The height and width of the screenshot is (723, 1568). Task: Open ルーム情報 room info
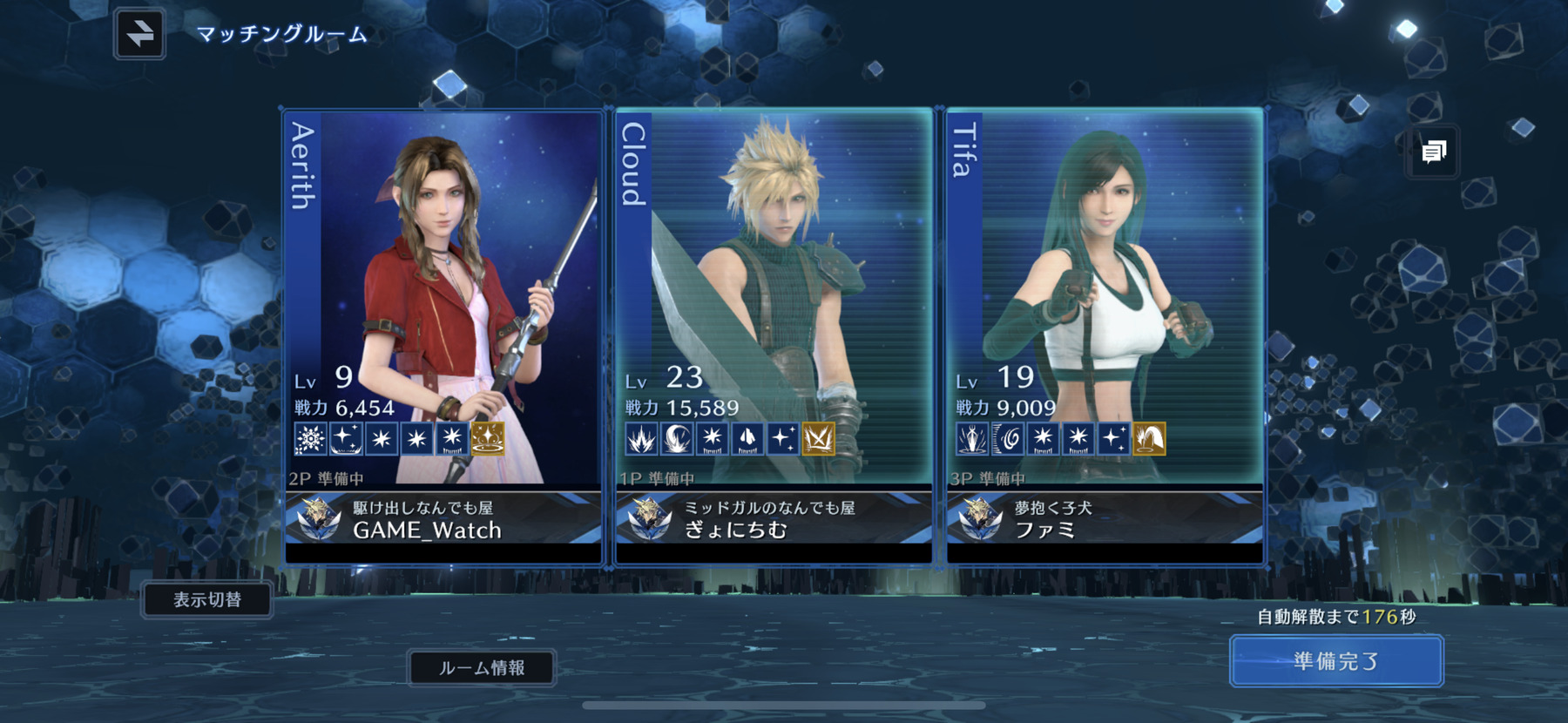point(482,668)
